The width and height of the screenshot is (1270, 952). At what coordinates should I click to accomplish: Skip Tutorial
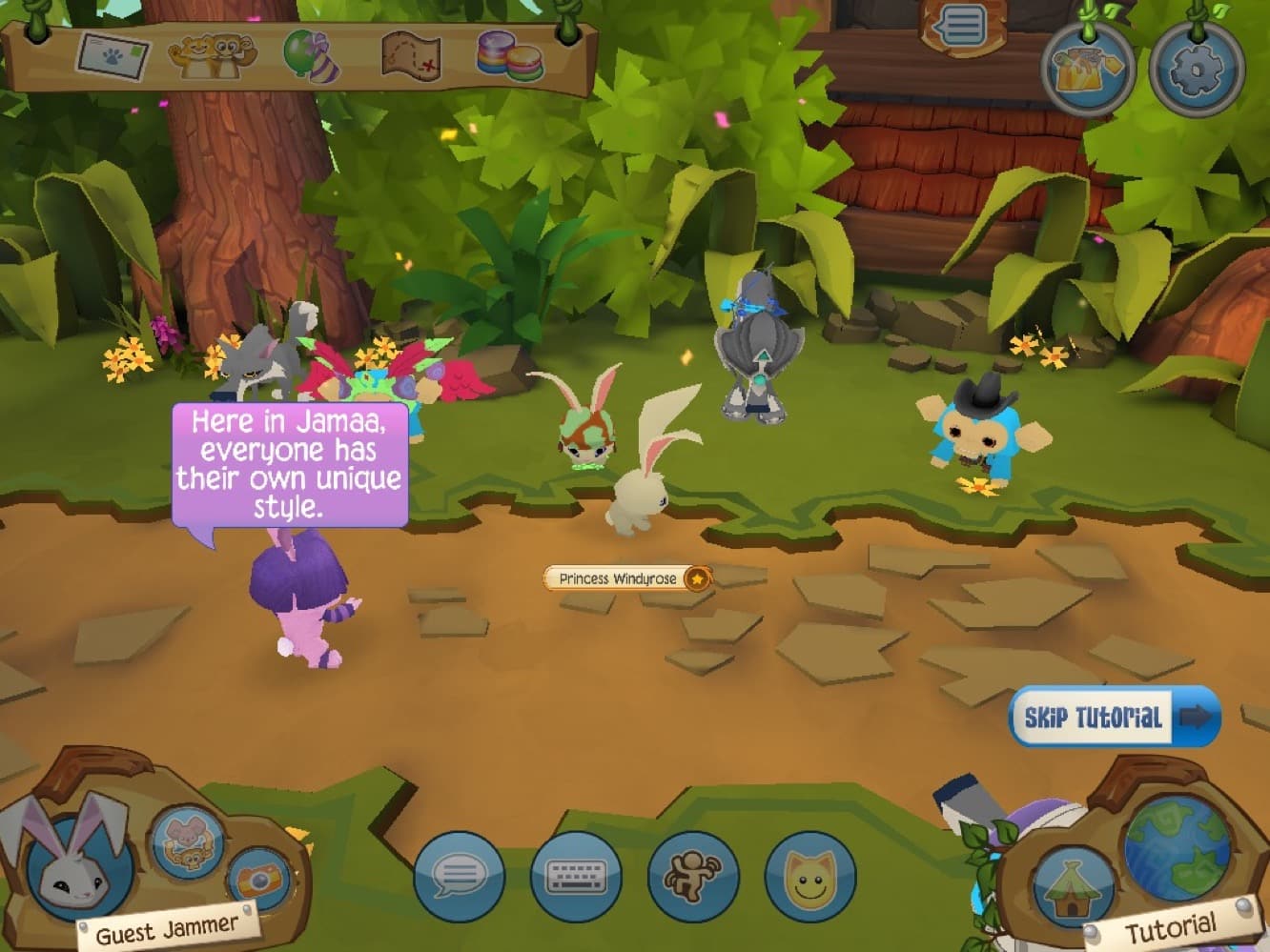coord(1114,717)
